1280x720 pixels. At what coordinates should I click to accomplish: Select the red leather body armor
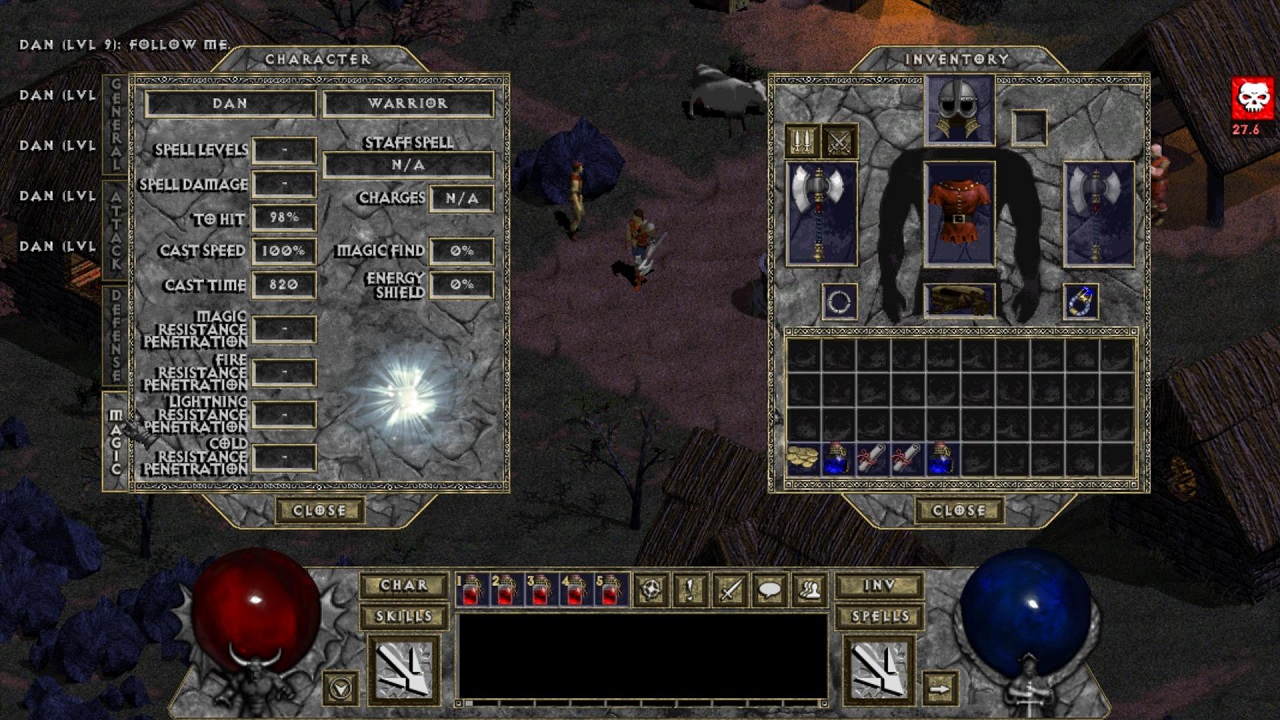pos(959,214)
